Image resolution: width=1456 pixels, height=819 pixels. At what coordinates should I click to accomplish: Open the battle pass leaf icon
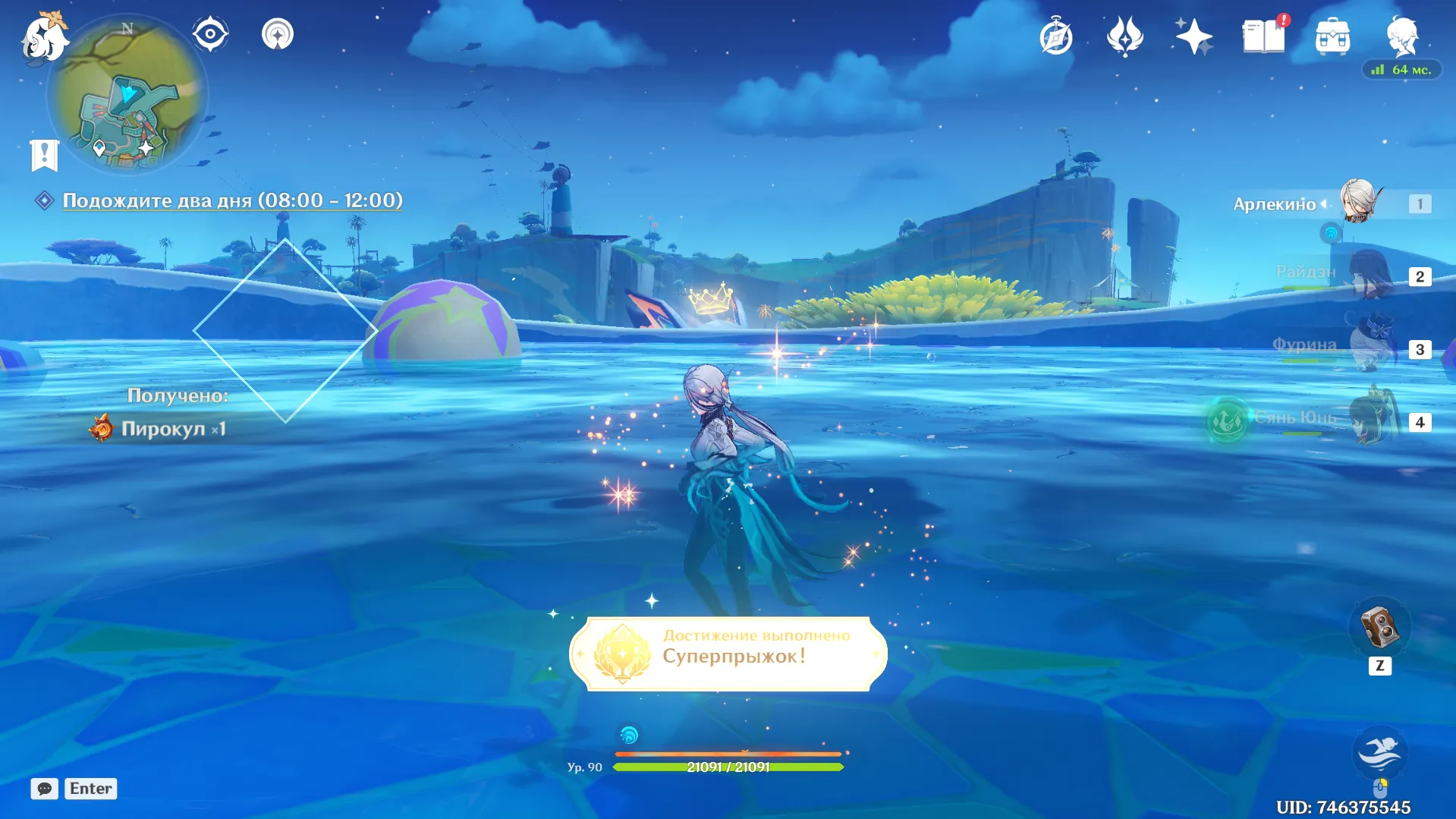(x=1124, y=36)
